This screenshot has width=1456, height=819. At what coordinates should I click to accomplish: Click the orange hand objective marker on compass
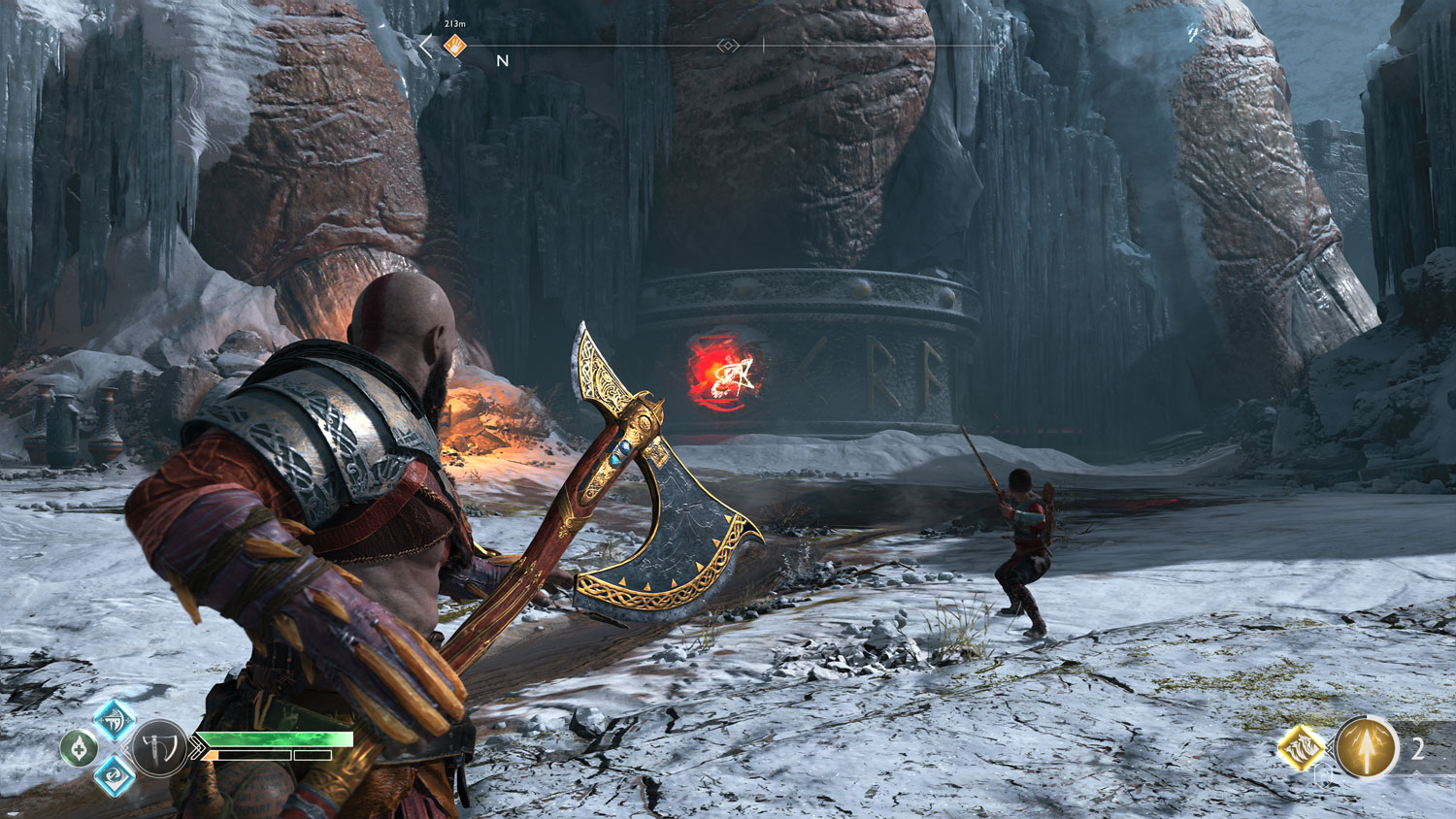(454, 46)
